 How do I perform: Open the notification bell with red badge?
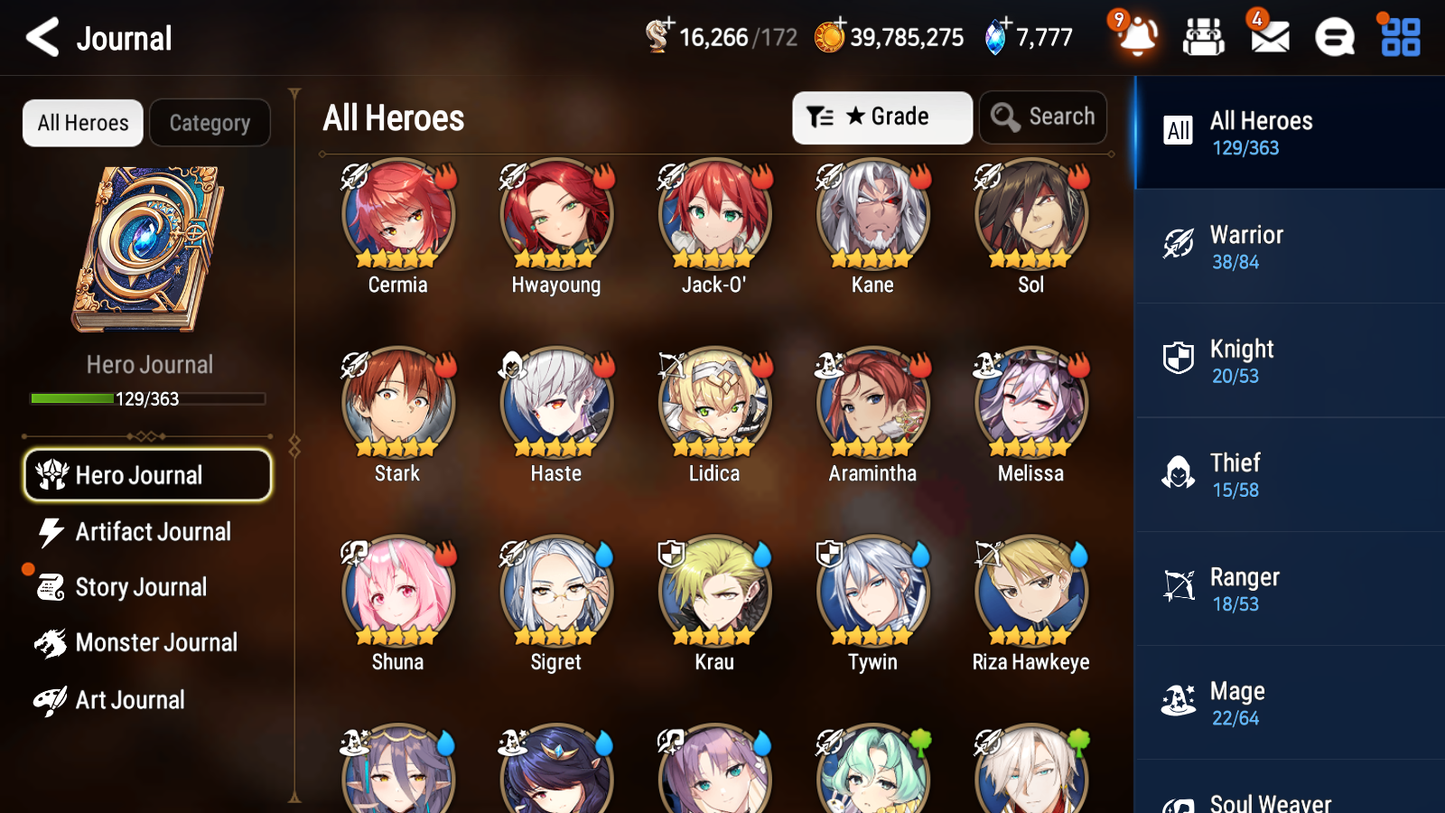[x=1136, y=36]
